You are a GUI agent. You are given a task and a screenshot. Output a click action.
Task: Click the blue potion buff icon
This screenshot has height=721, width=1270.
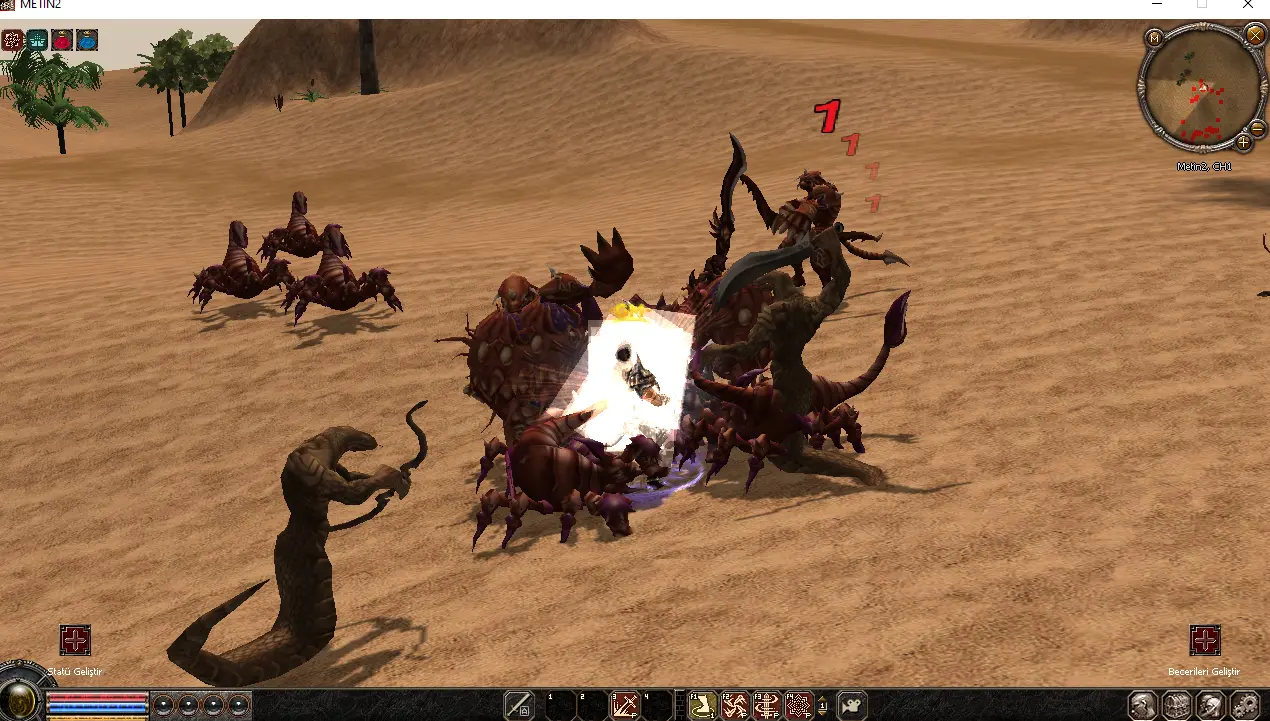[x=87, y=40]
